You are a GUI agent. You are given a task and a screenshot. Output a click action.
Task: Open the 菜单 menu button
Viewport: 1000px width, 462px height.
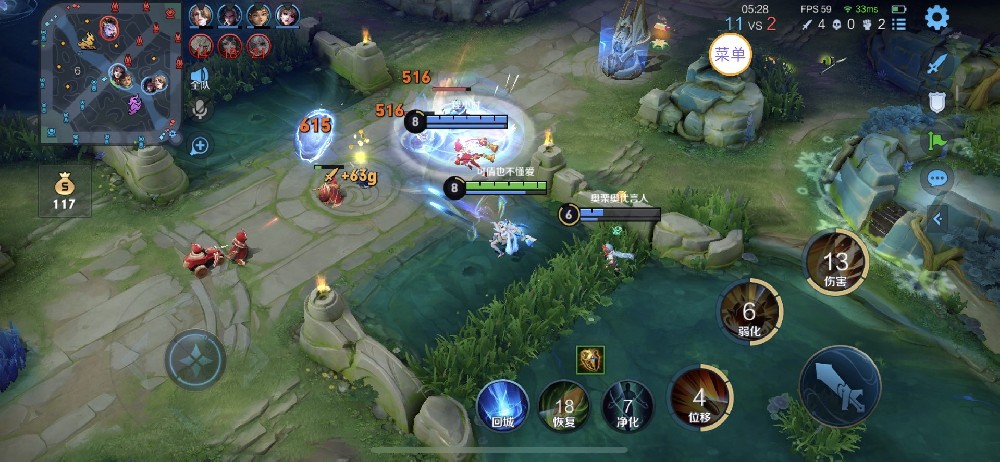[730, 54]
